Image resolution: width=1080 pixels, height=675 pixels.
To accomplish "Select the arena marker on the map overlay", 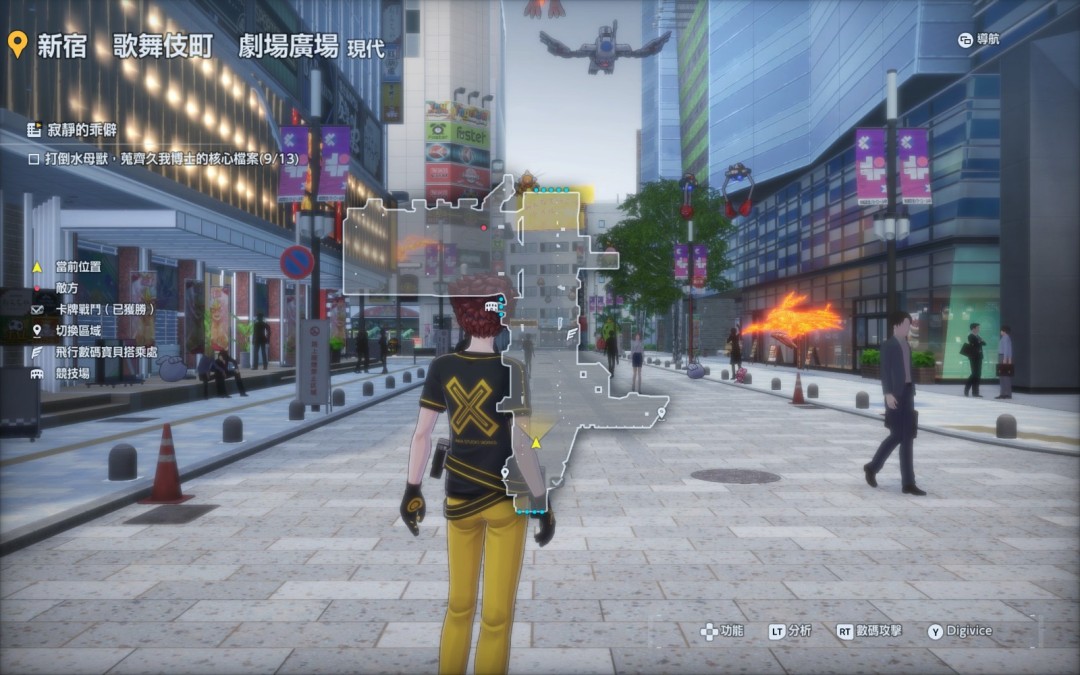I will click(491, 306).
